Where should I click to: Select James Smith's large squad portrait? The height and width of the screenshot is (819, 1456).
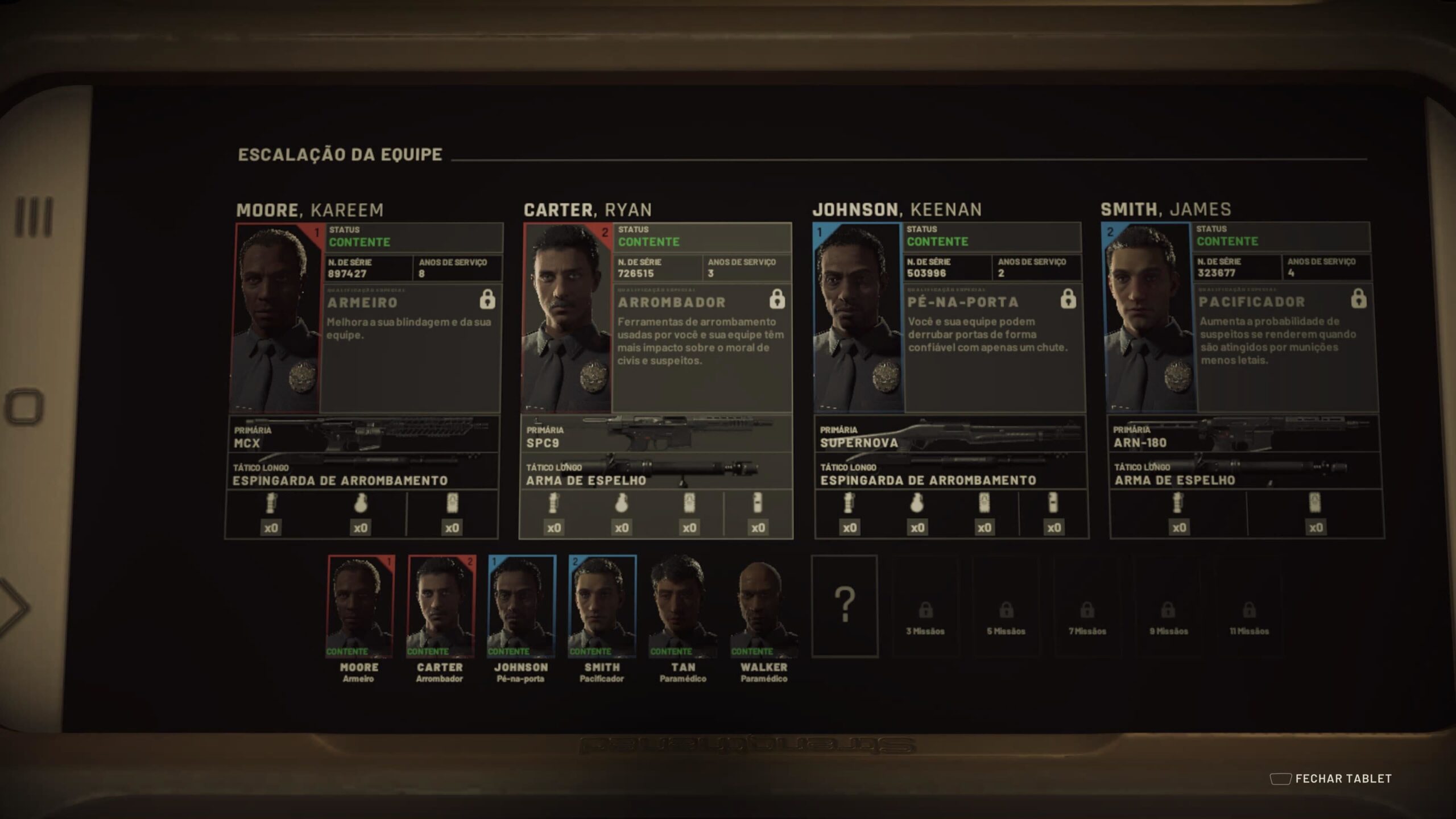tap(1149, 318)
